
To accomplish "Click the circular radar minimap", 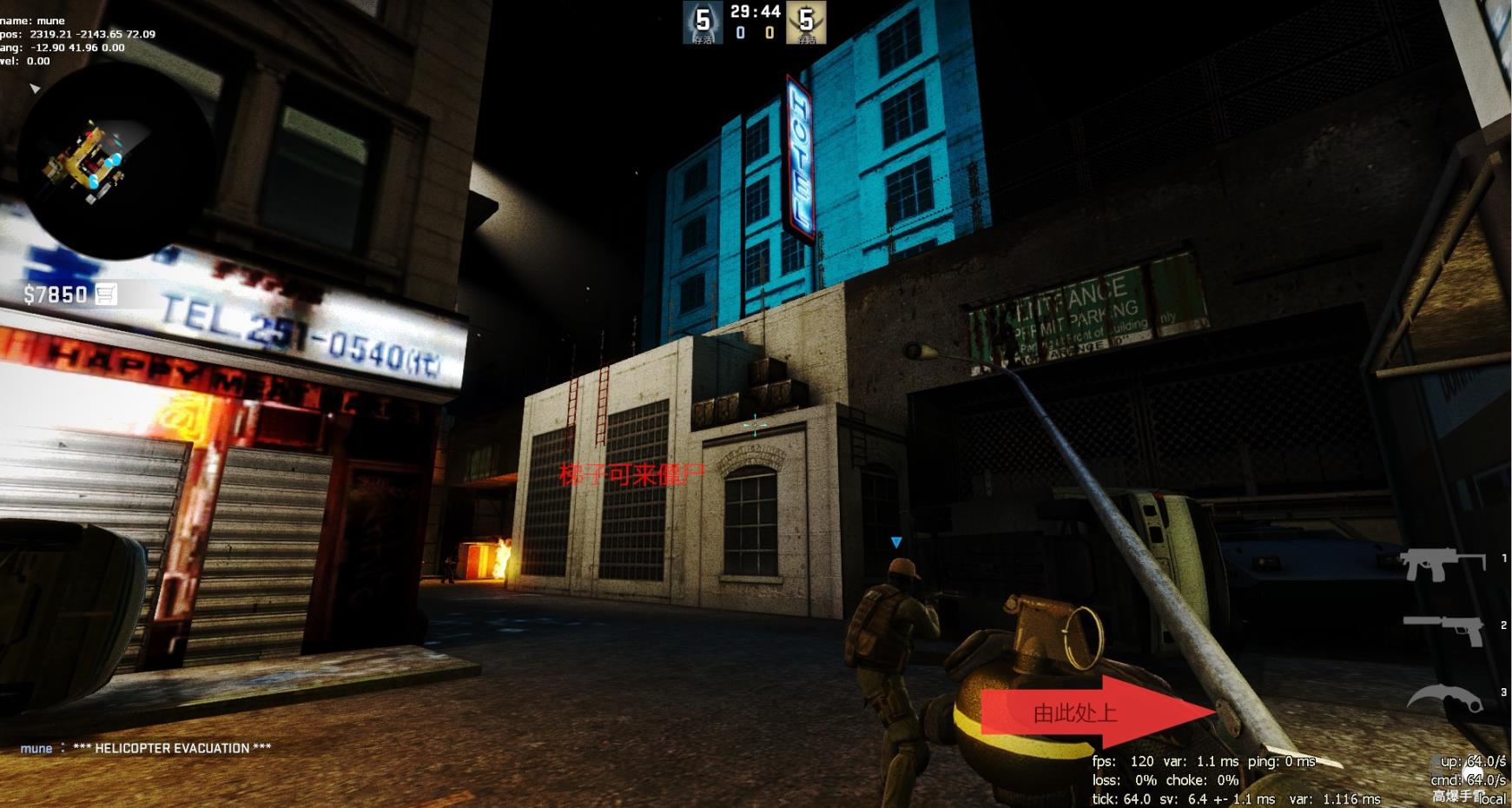I will [x=115, y=163].
